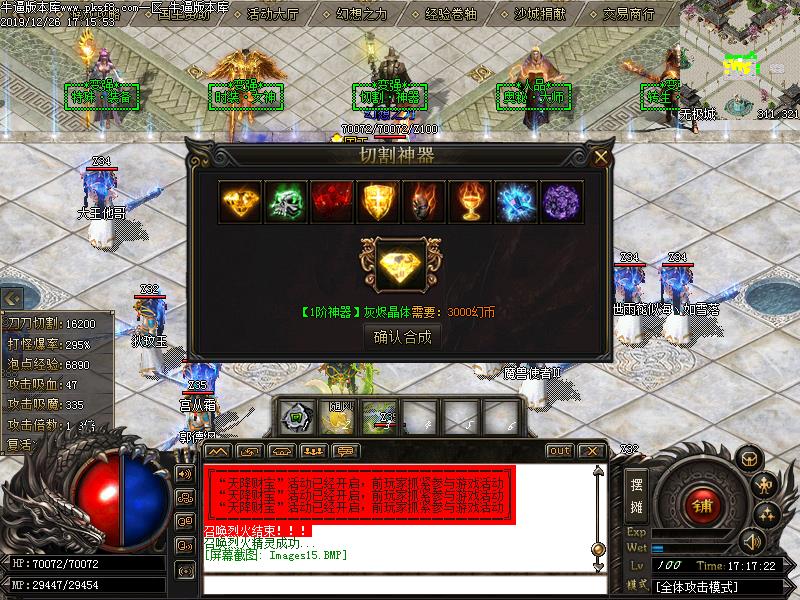Select the flaming mask artifact icon

click(424, 203)
